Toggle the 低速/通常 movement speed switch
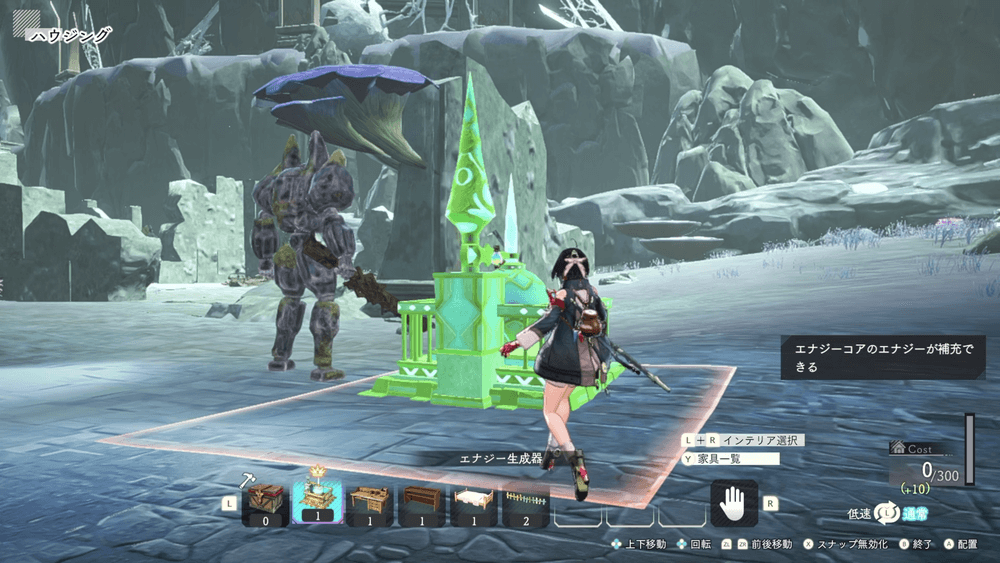This screenshot has width=1000, height=563. coord(887,513)
